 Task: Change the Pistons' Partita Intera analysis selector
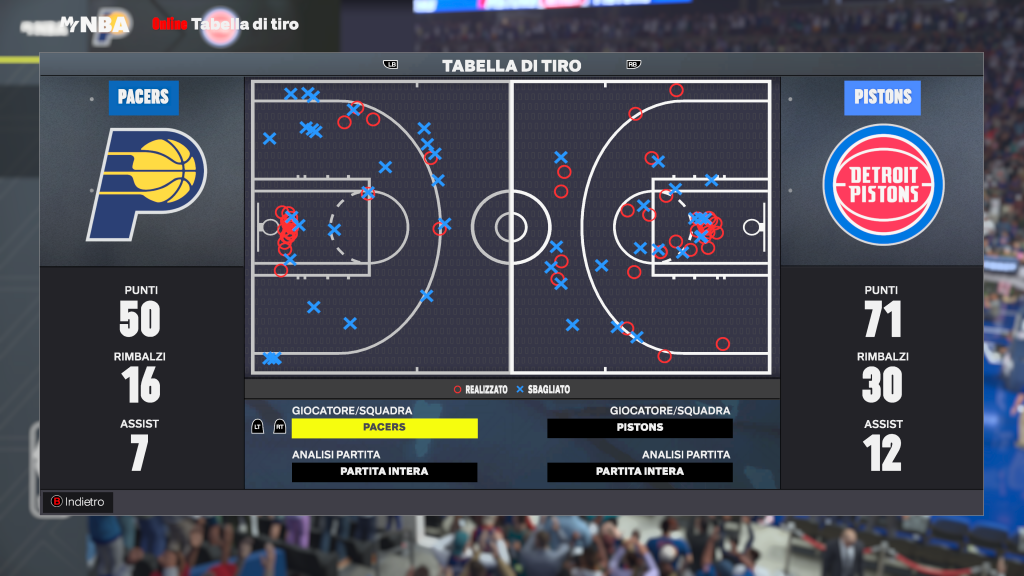tap(640, 472)
